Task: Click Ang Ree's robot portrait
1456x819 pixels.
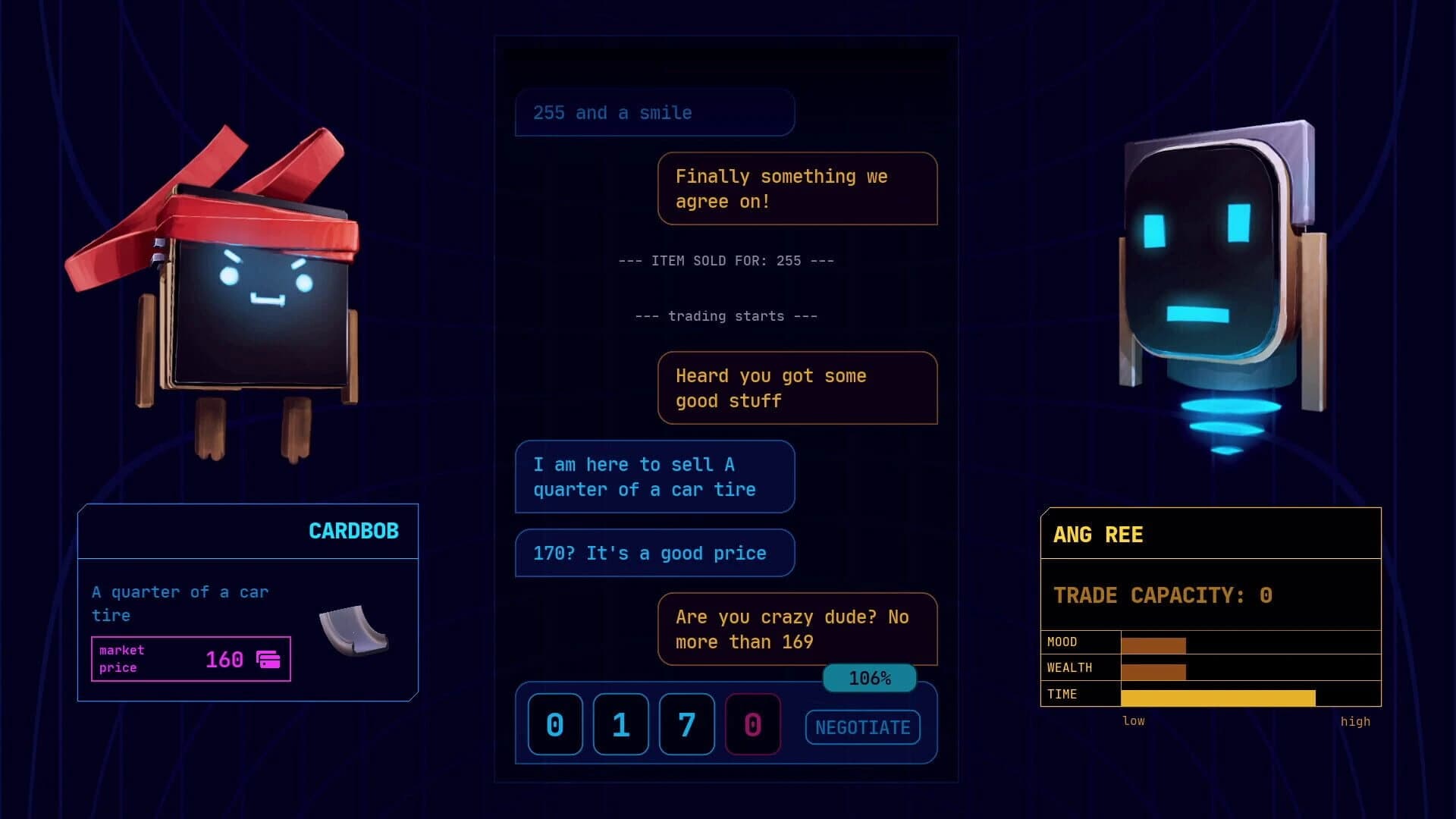Action: point(1206,243)
